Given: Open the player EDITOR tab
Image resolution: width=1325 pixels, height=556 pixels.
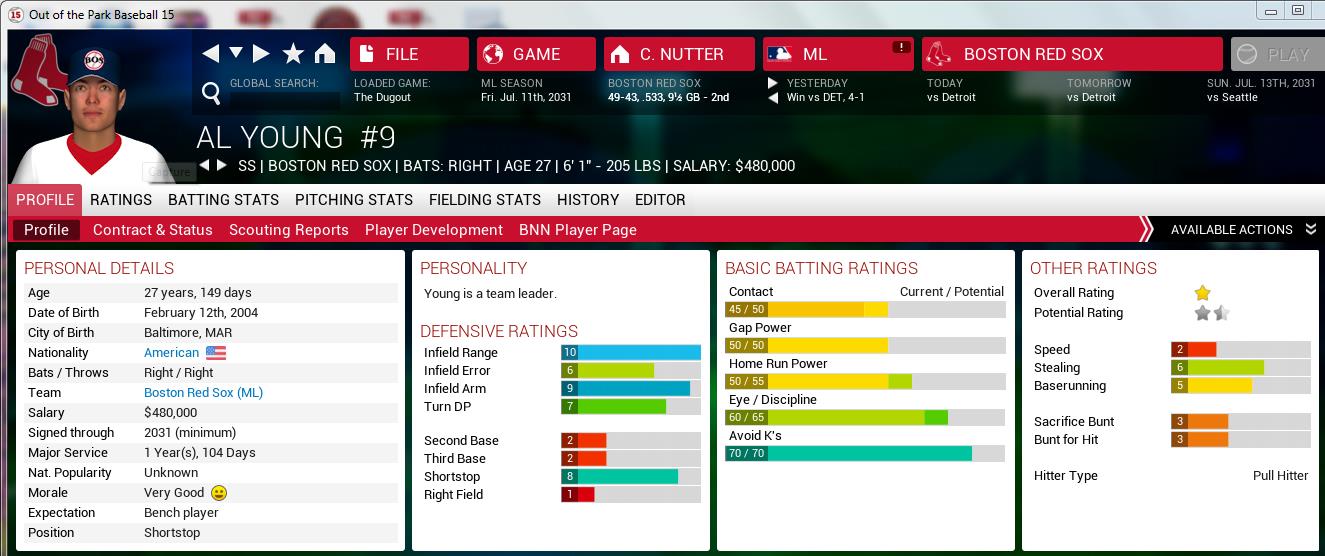Looking at the screenshot, I should click(660, 200).
